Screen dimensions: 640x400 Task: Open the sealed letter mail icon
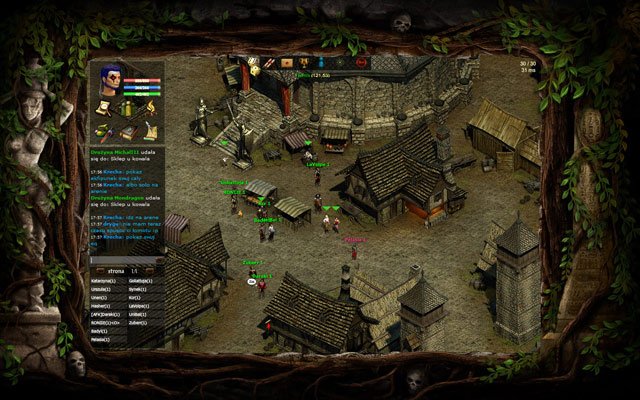(285, 62)
